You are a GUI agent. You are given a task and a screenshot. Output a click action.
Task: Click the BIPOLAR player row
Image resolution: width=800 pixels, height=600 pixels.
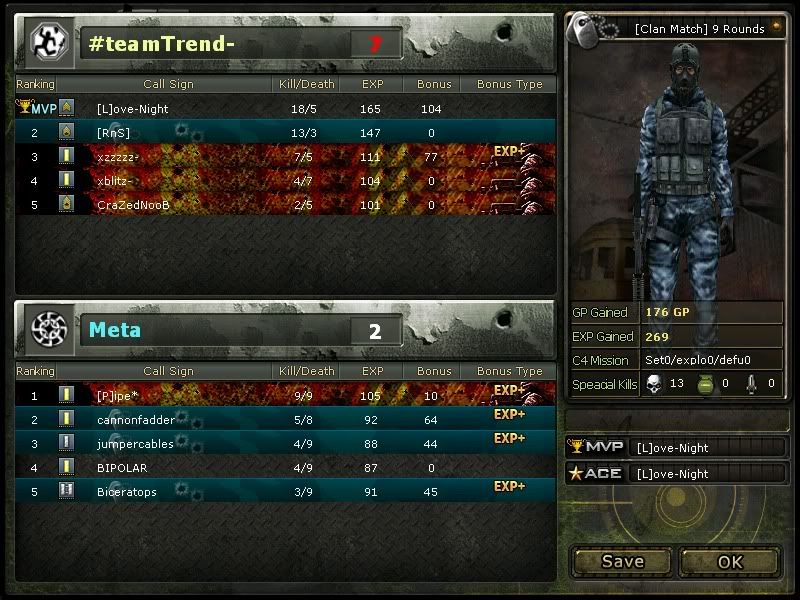285,467
